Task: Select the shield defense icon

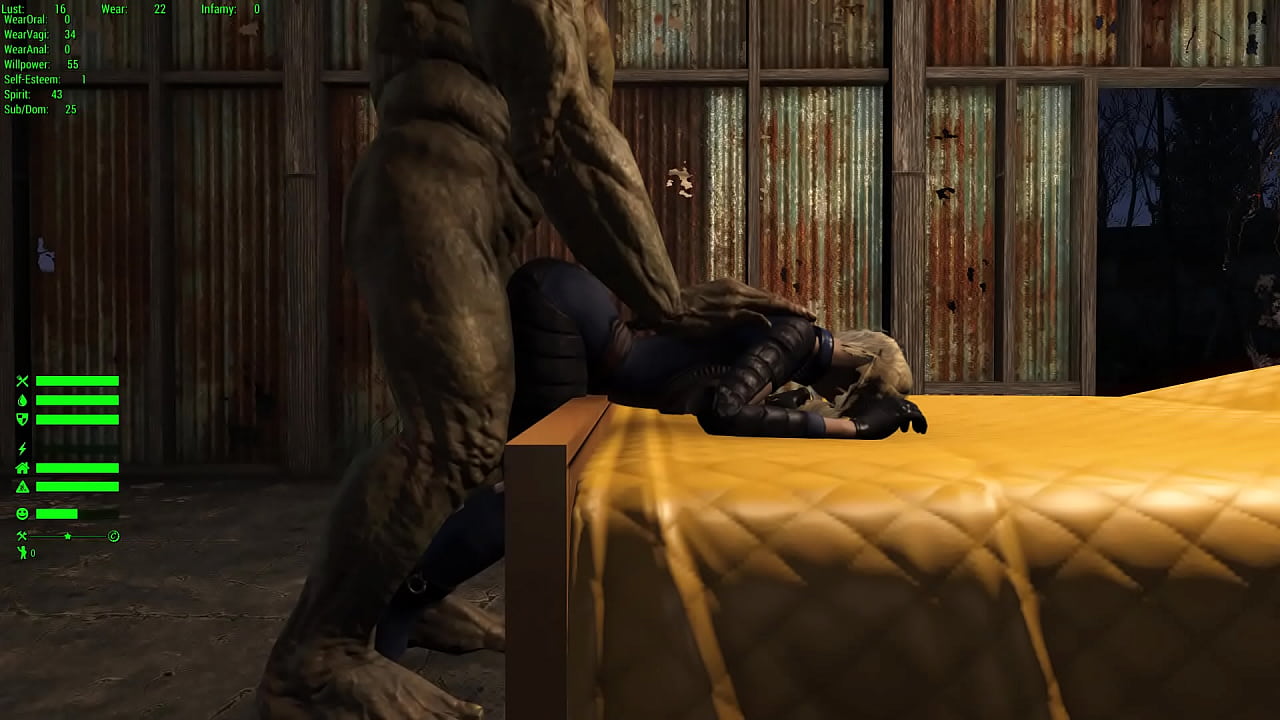Action: 23,418
